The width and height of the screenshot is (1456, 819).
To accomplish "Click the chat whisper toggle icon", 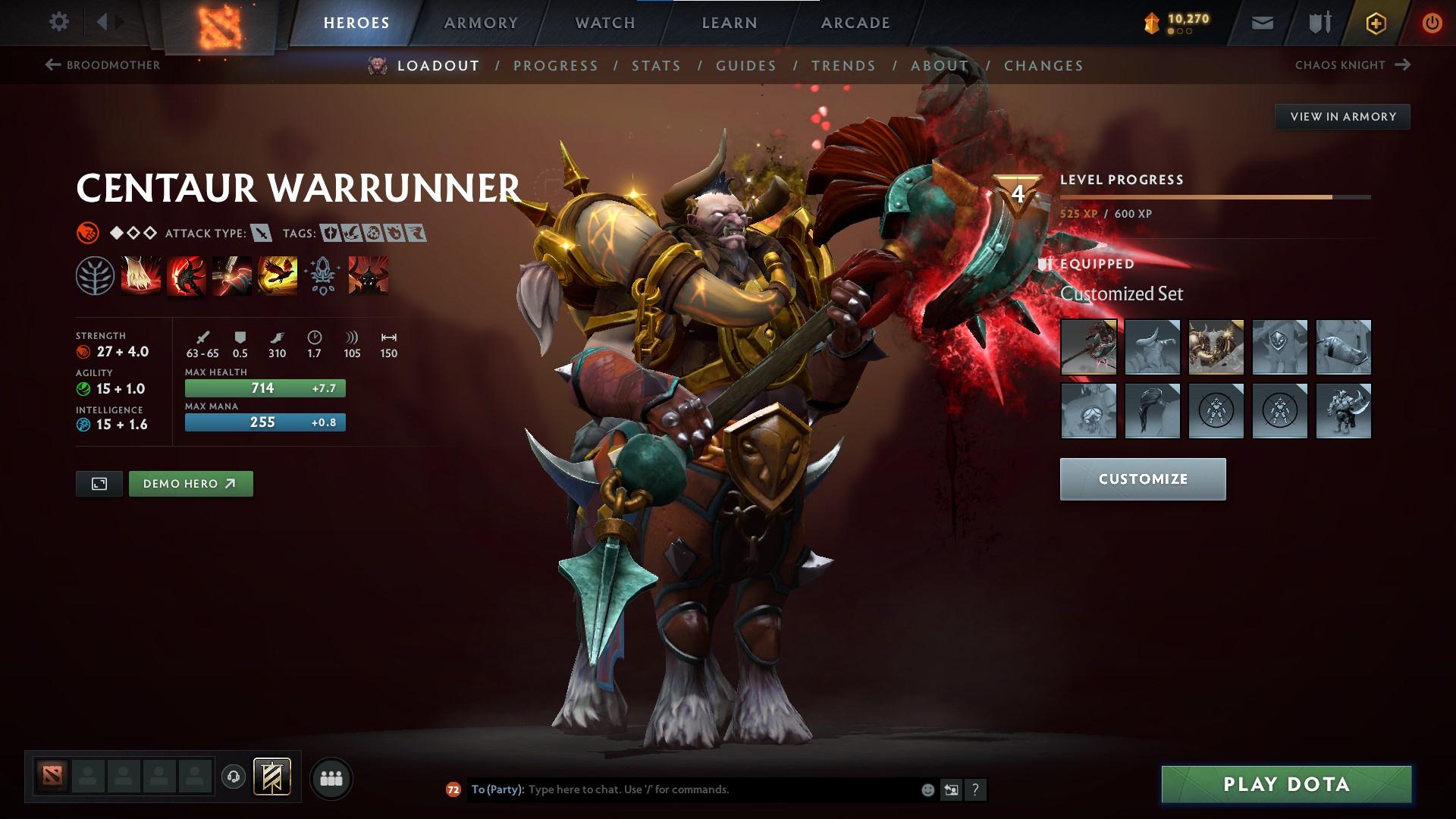I will pyautogui.click(x=951, y=789).
